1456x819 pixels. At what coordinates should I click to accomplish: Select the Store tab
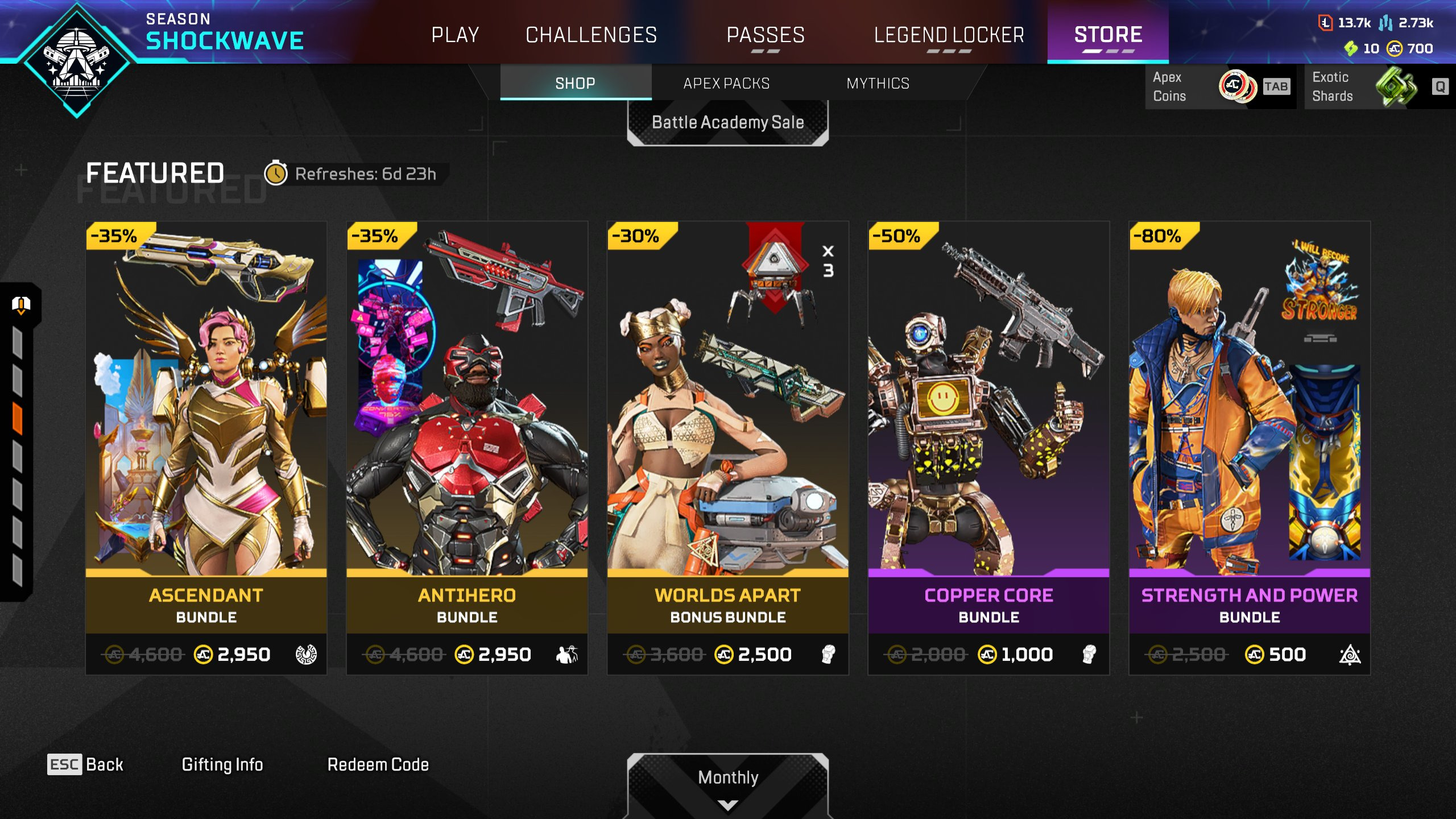1108,35
